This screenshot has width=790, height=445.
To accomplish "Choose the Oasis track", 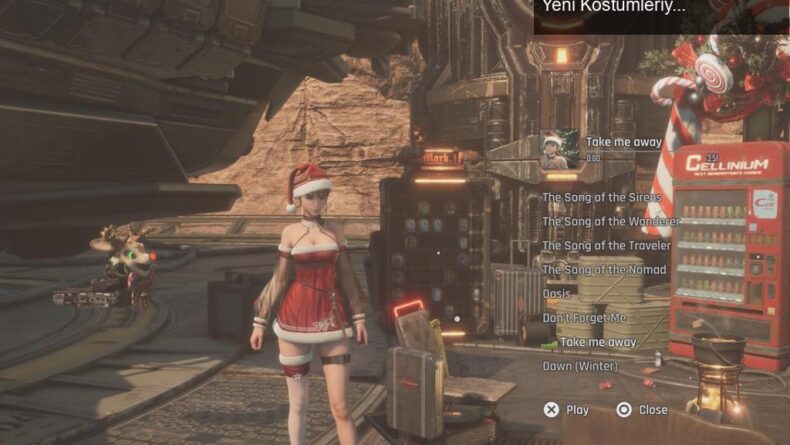I will click(557, 294).
